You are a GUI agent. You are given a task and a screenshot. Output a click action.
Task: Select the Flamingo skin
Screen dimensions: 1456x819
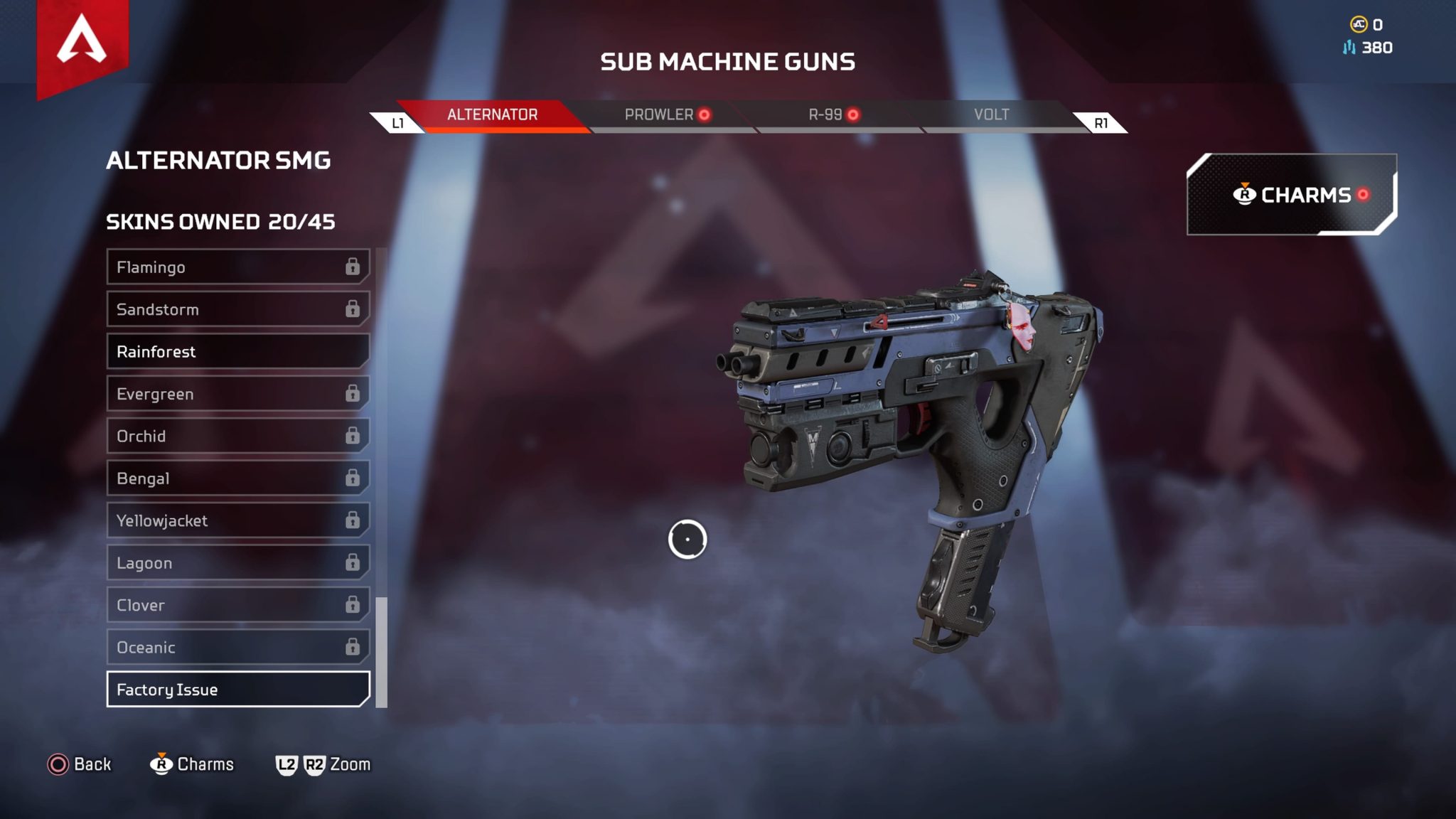click(237, 267)
